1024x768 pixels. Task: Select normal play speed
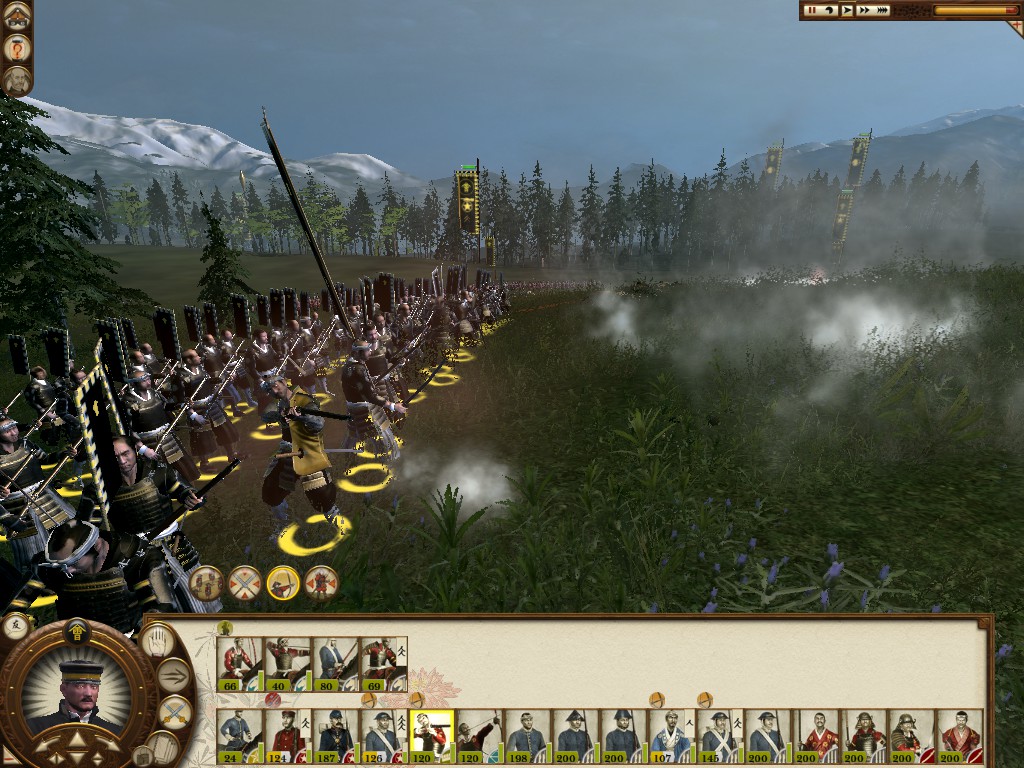point(847,10)
